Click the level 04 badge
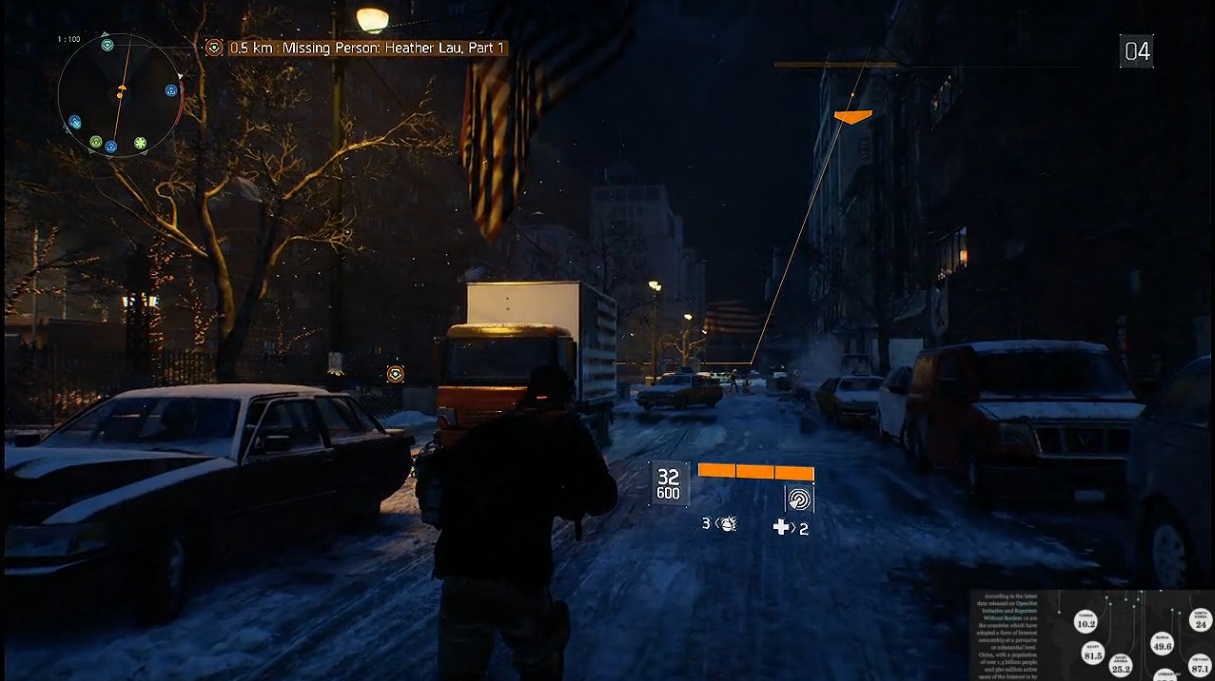Viewport: 1215px width, 681px height. click(x=1137, y=51)
